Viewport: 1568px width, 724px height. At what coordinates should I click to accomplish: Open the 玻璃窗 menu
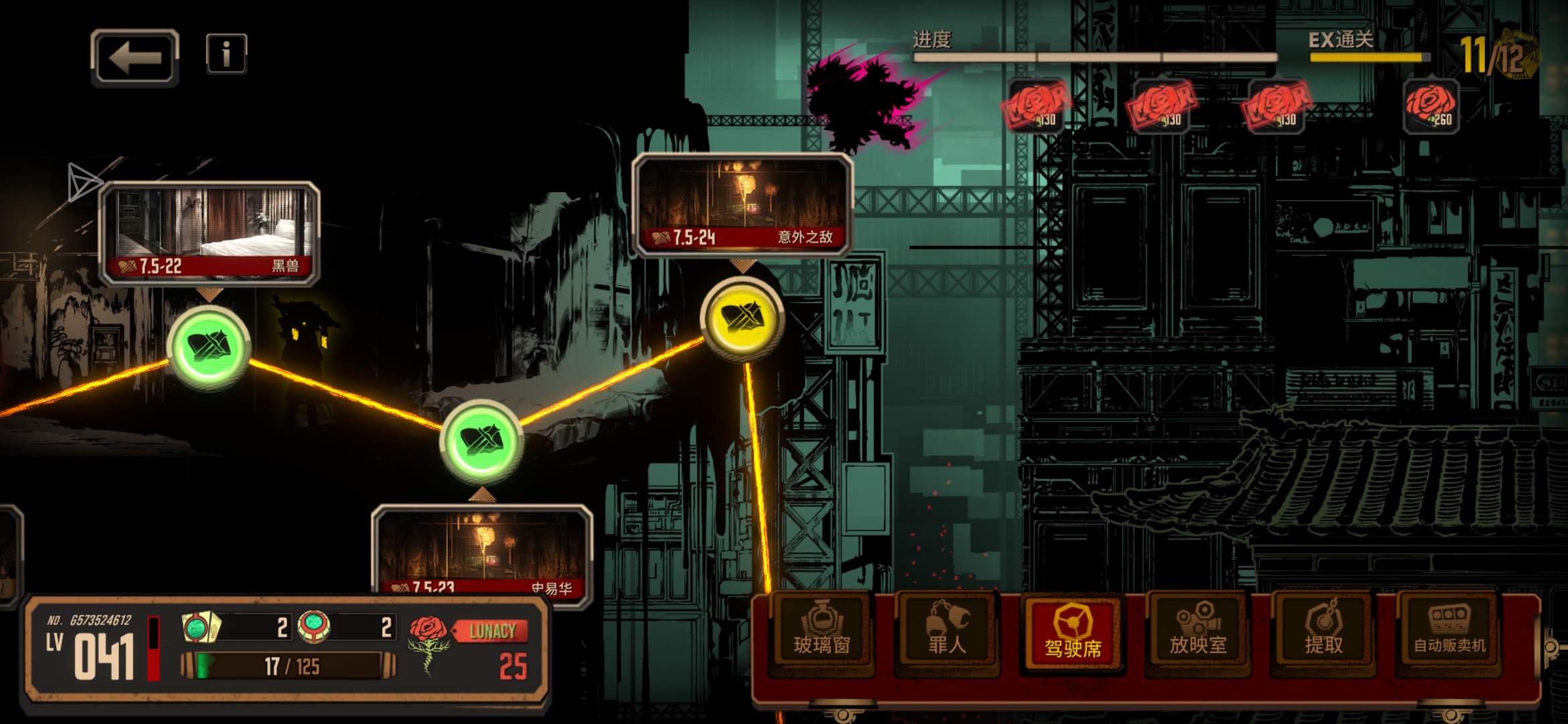click(822, 633)
